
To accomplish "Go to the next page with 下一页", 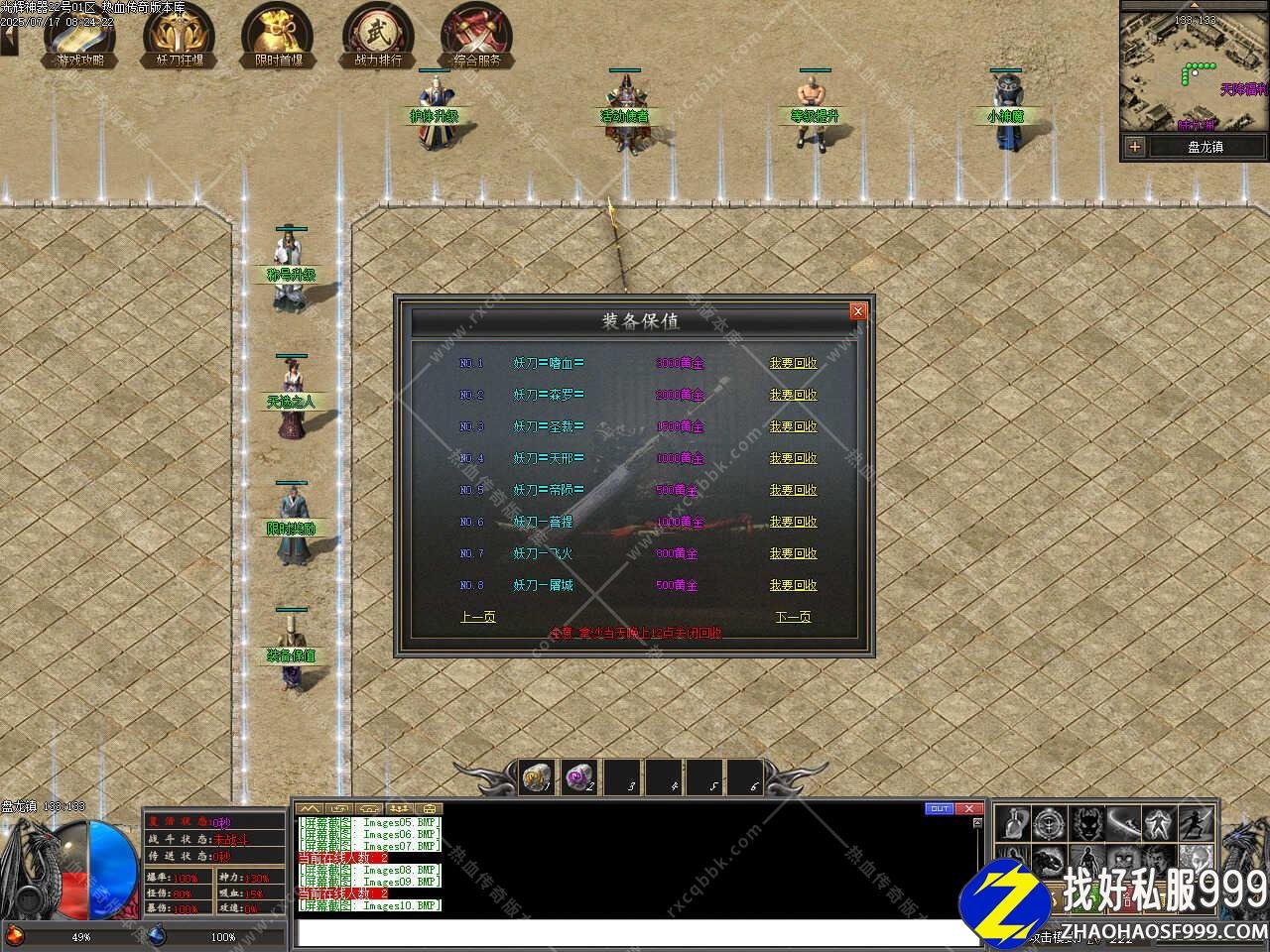I will (793, 617).
